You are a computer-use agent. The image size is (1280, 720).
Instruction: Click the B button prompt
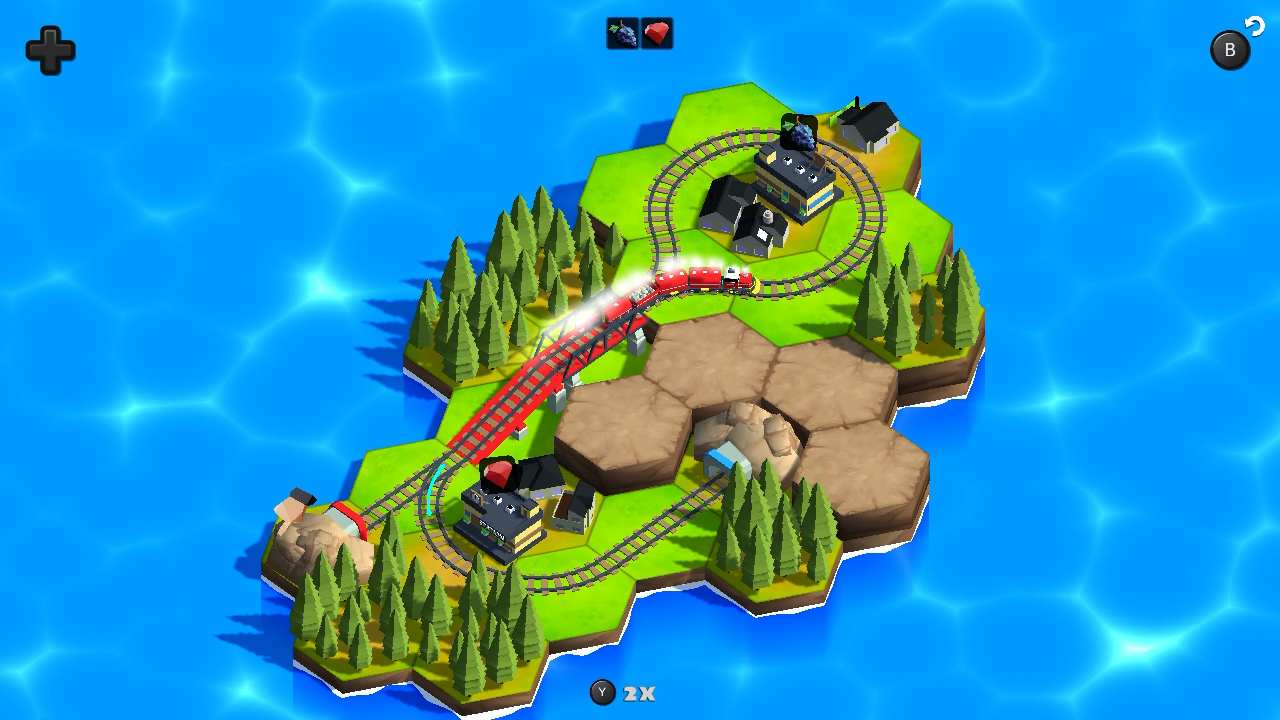point(1230,49)
